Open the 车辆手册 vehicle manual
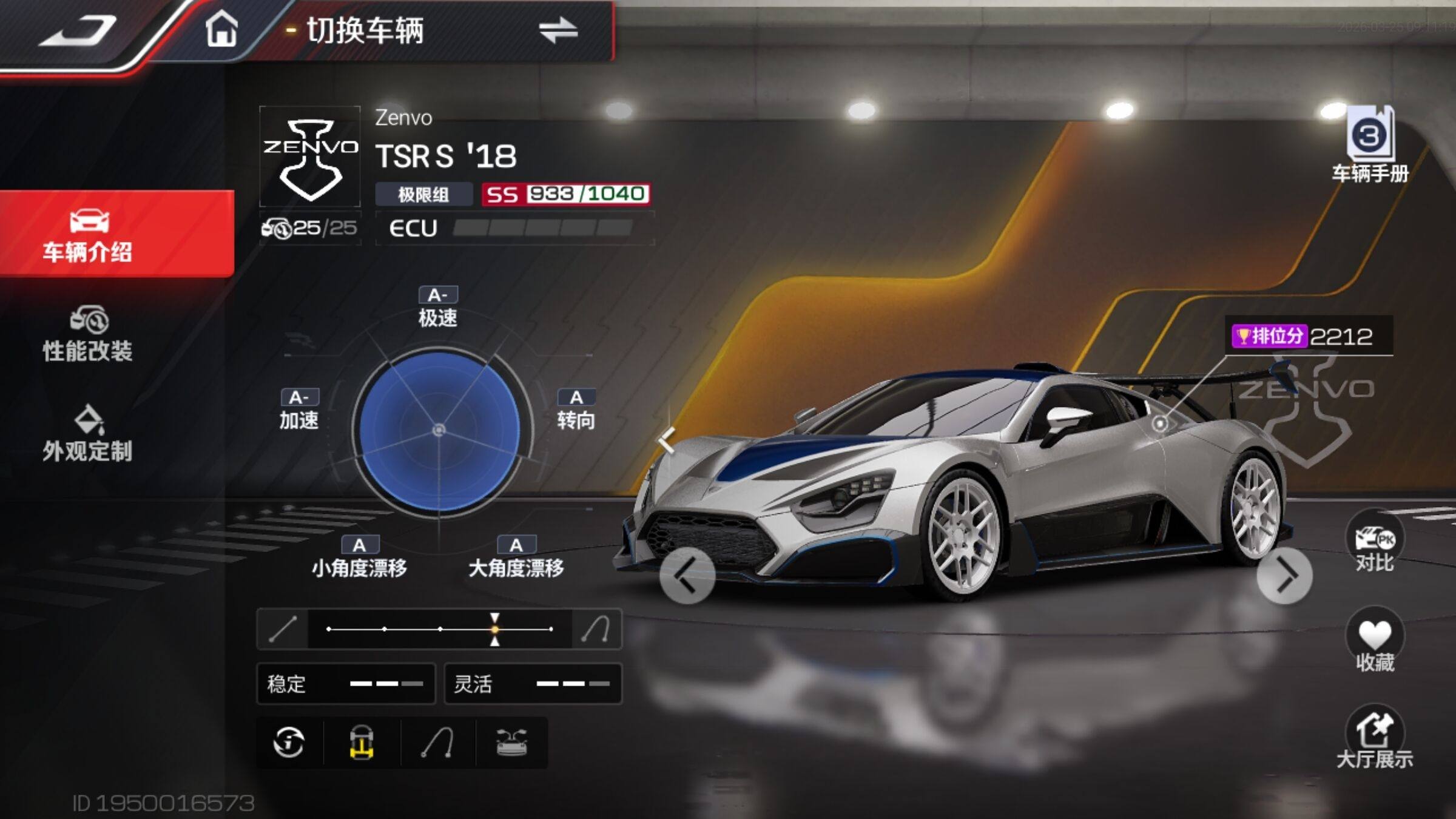 click(x=1370, y=146)
